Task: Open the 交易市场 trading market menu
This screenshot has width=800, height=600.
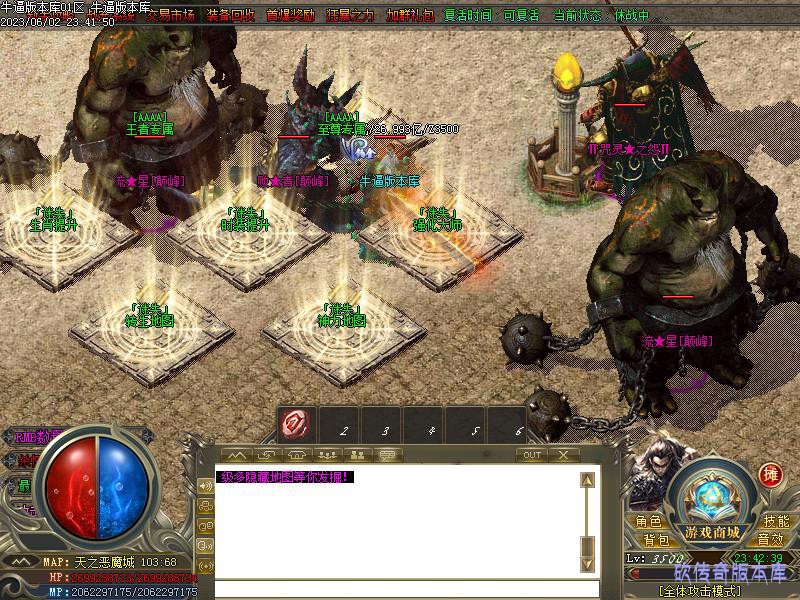Action: tap(170, 16)
